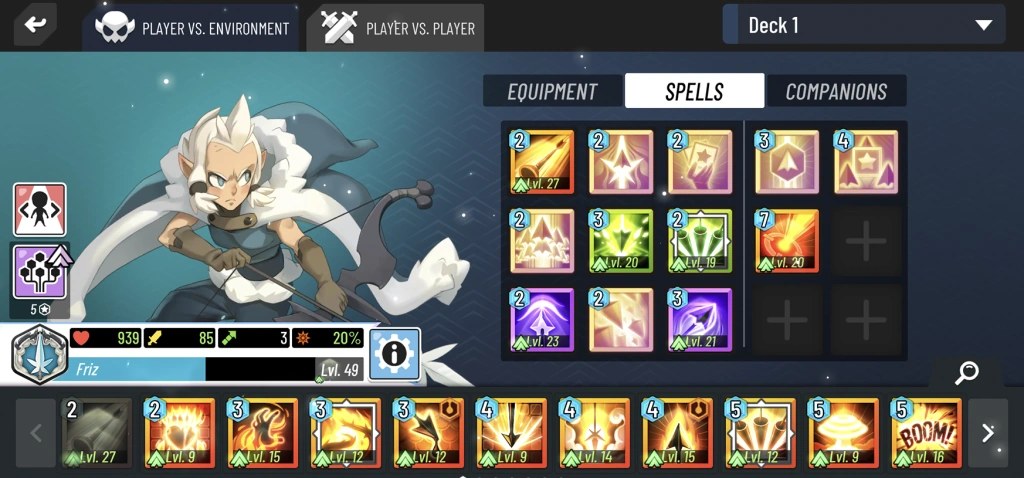Switch to Player vs. Environment tab

[x=193, y=28]
